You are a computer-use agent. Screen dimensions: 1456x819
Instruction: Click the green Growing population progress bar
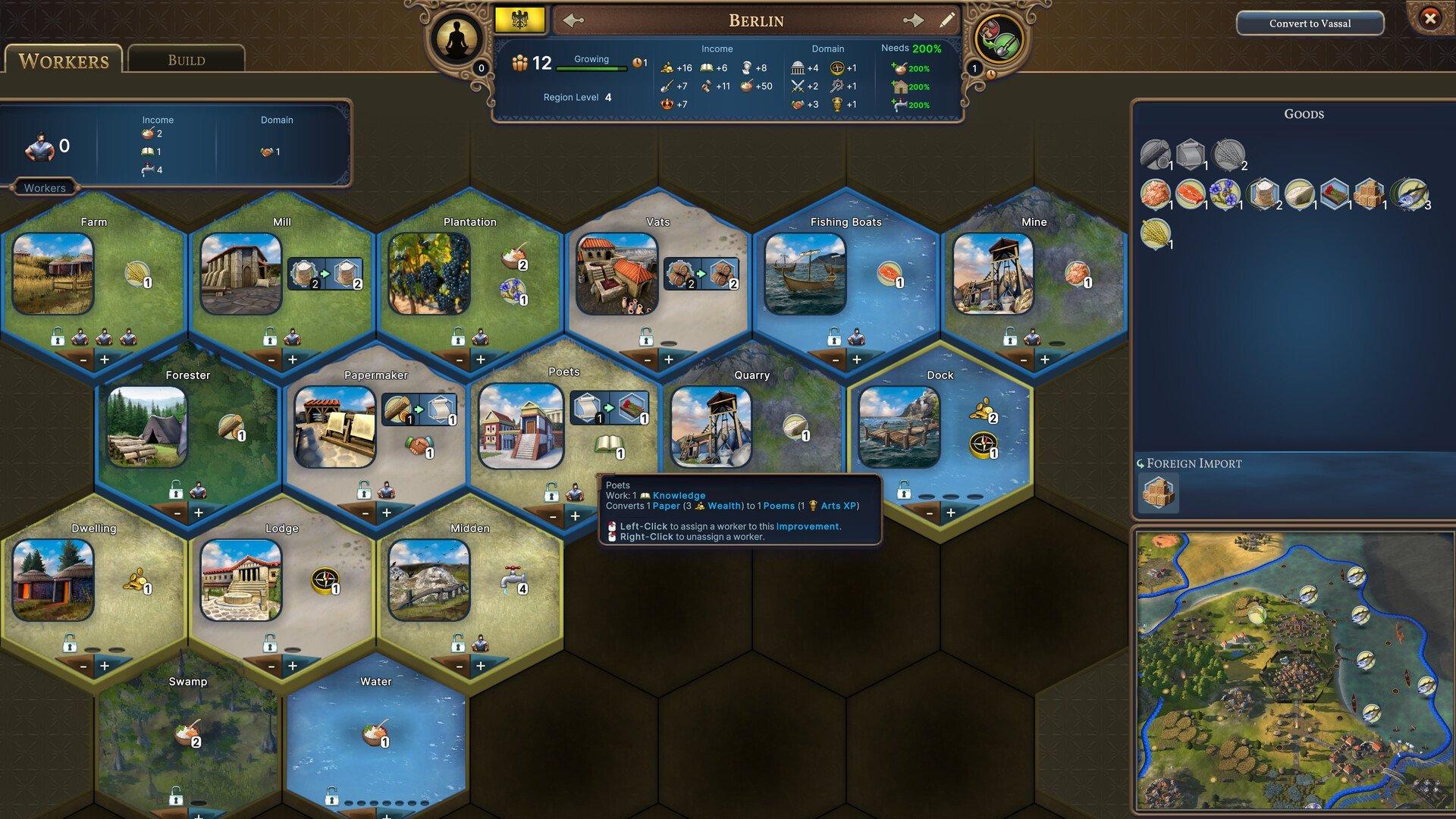click(593, 67)
